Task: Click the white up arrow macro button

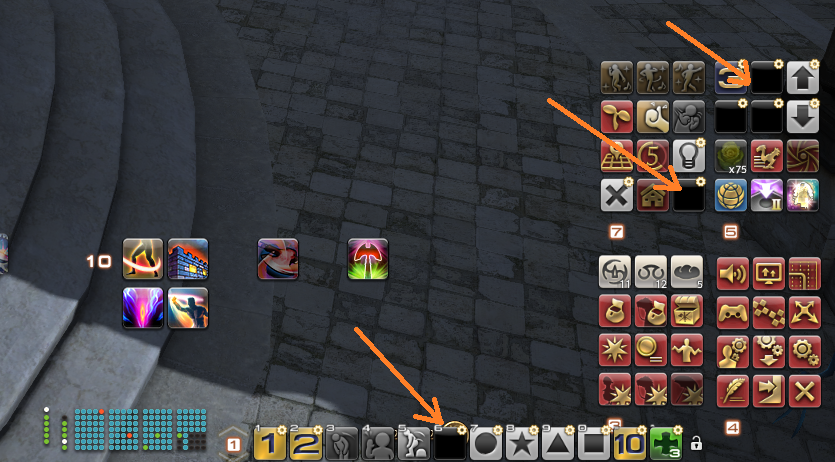Action: click(803, 78)
